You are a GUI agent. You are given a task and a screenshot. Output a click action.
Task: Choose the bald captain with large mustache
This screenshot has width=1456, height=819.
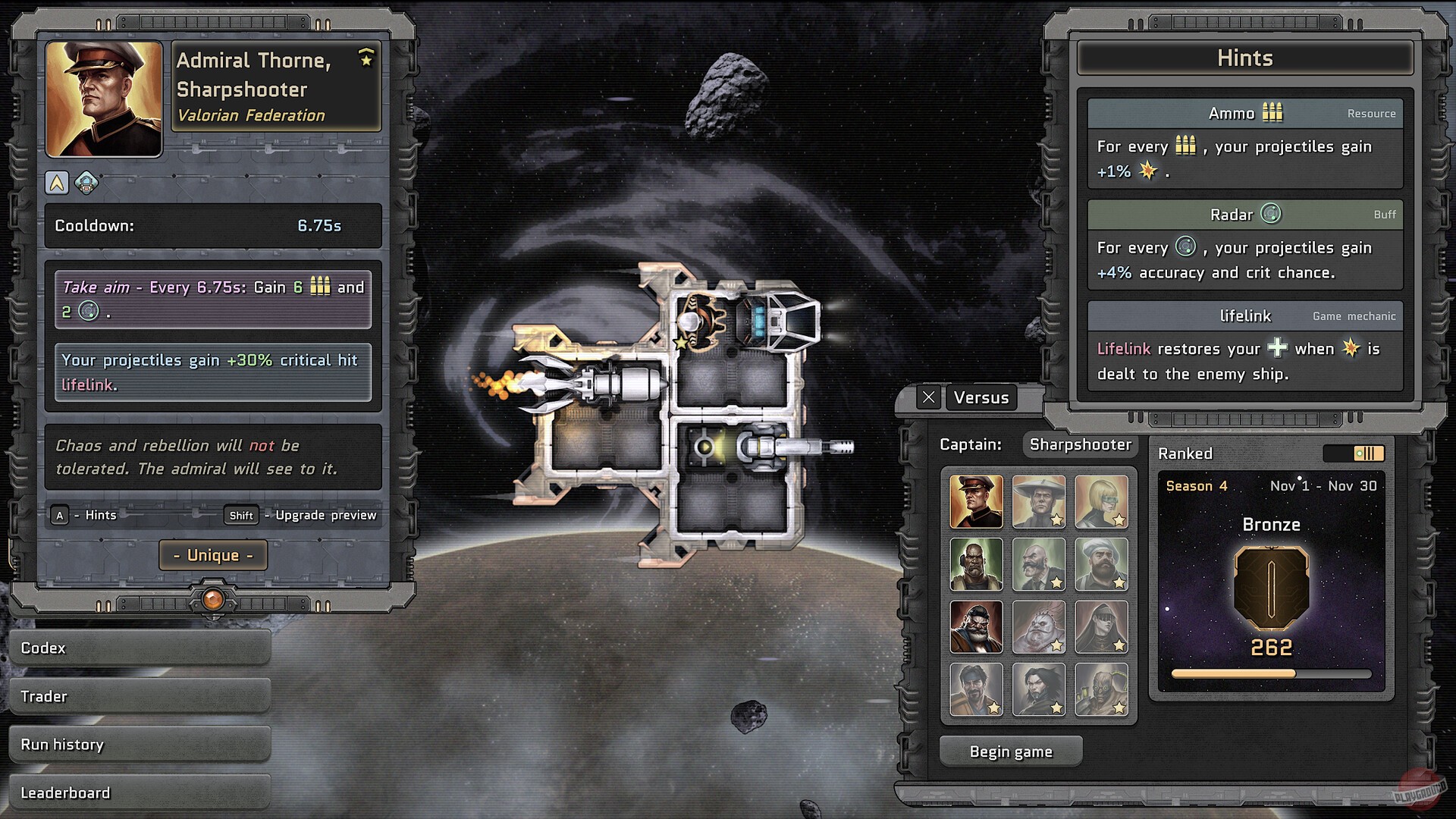[x=1038, y=565]
